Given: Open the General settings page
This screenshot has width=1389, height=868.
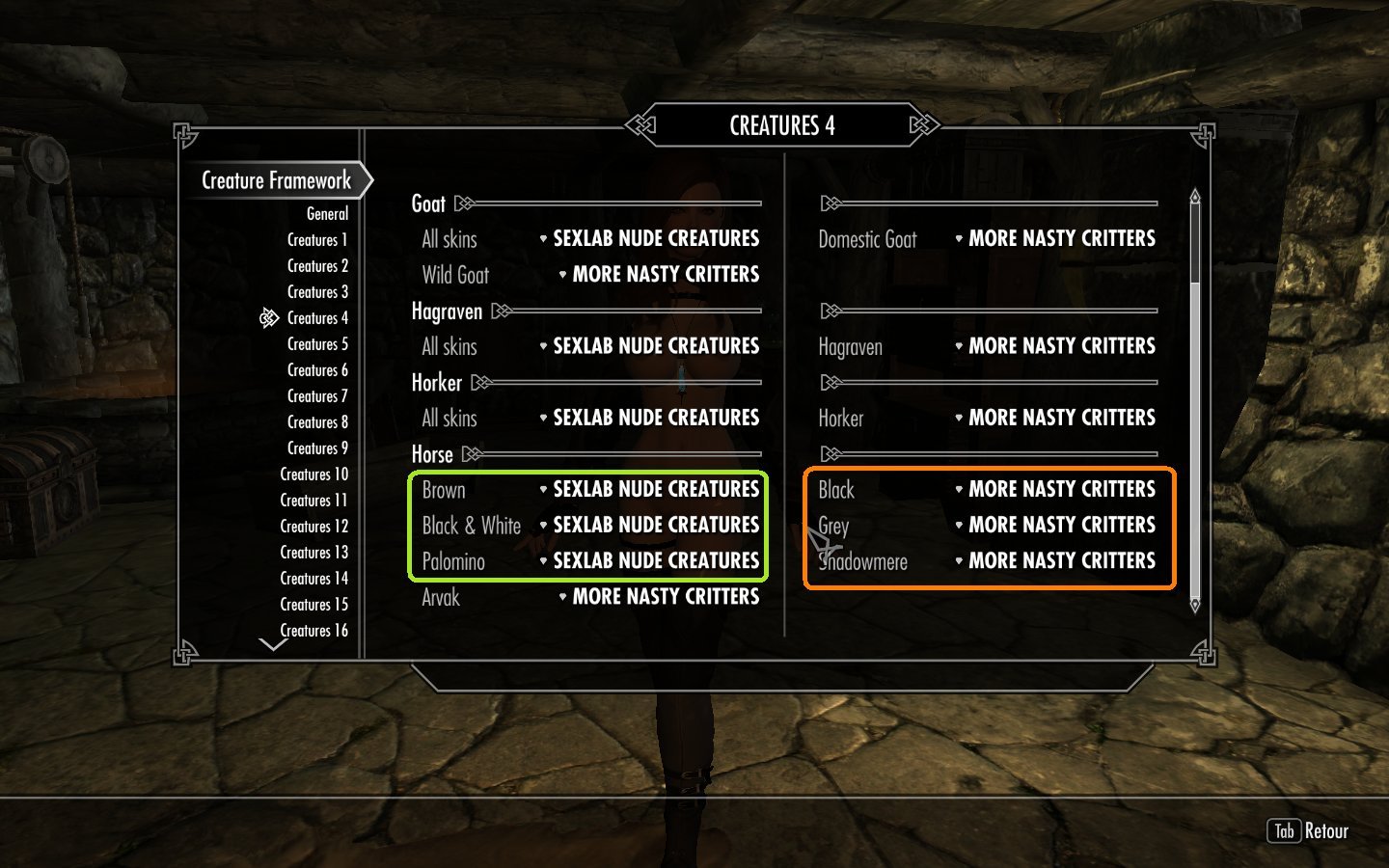Looking at the screenshot, I should click(x=327, y=214).
